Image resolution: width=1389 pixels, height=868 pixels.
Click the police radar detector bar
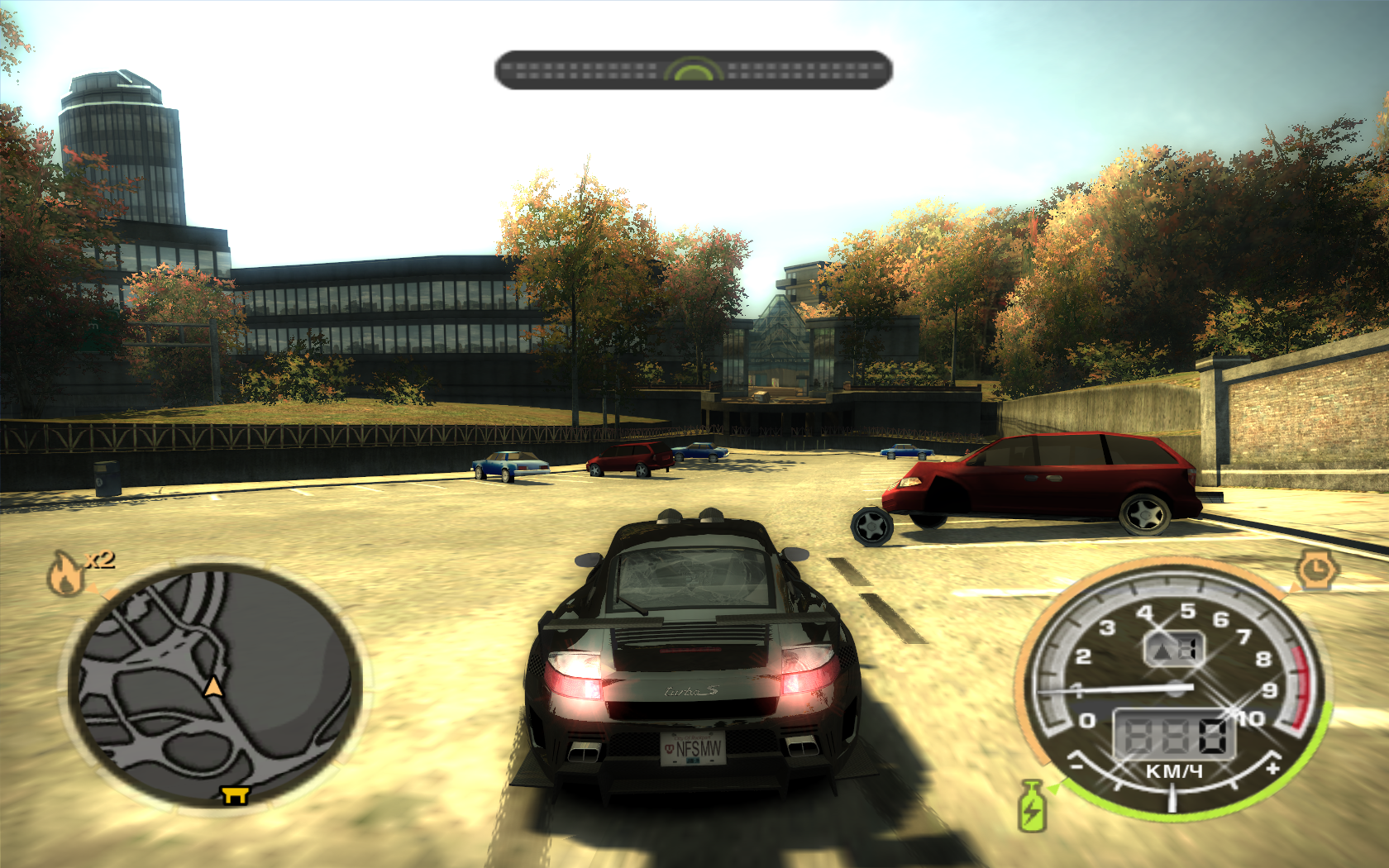693,70
